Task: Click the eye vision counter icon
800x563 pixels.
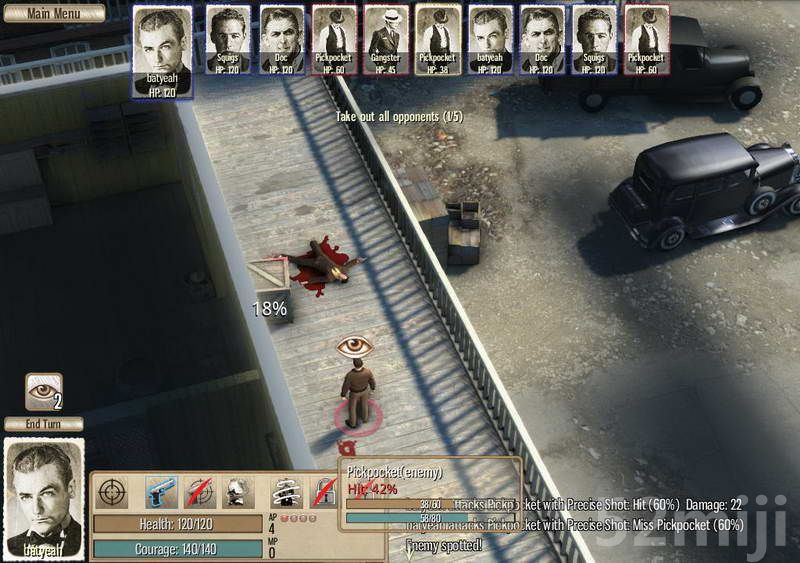Action: point(43,391)
